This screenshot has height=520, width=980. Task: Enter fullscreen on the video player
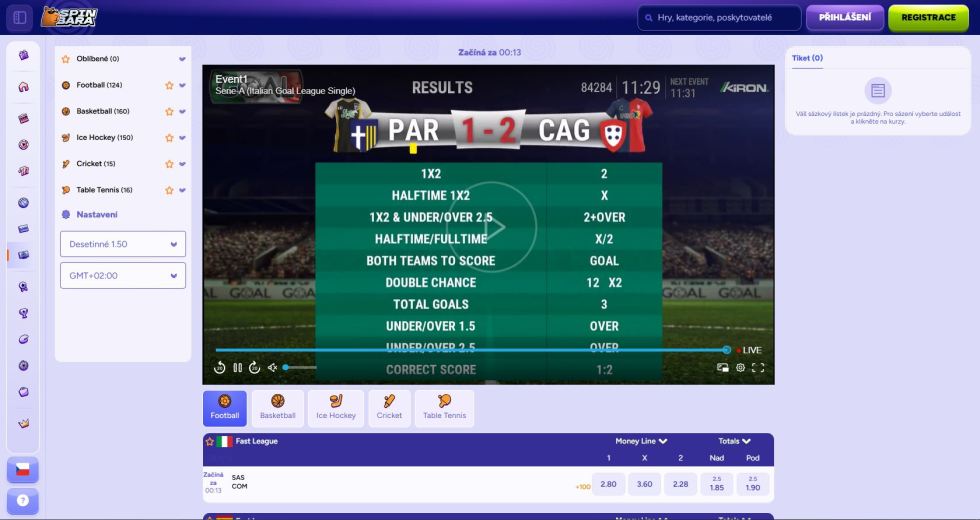[758, 367]
